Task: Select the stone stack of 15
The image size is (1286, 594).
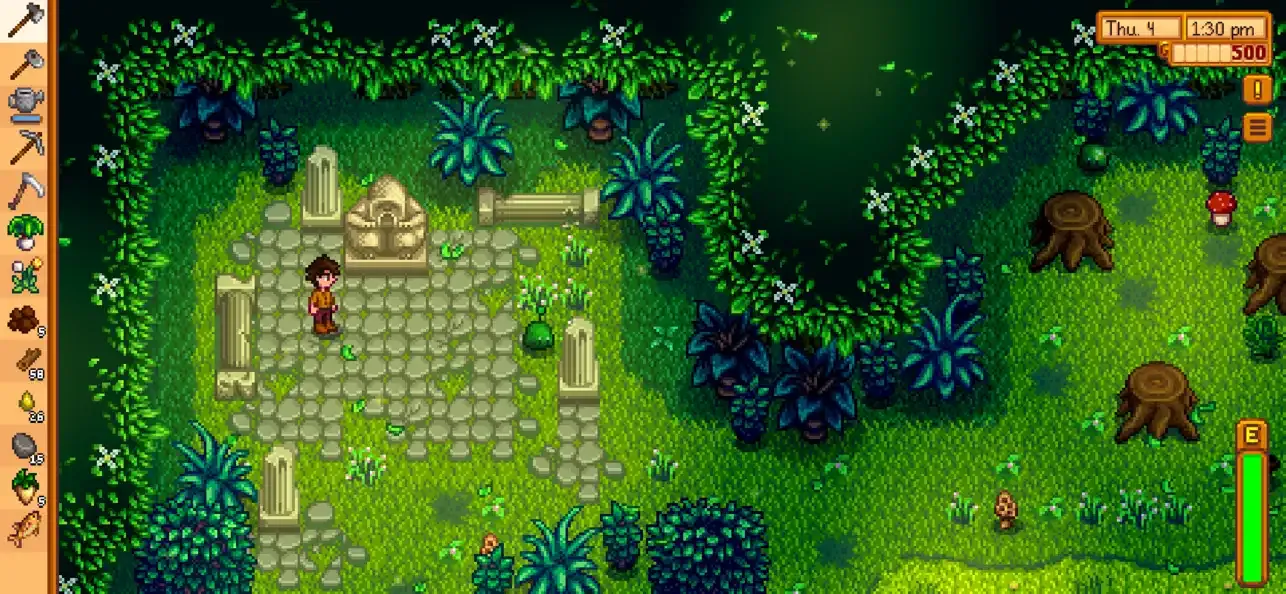Action: pos(24,446)
